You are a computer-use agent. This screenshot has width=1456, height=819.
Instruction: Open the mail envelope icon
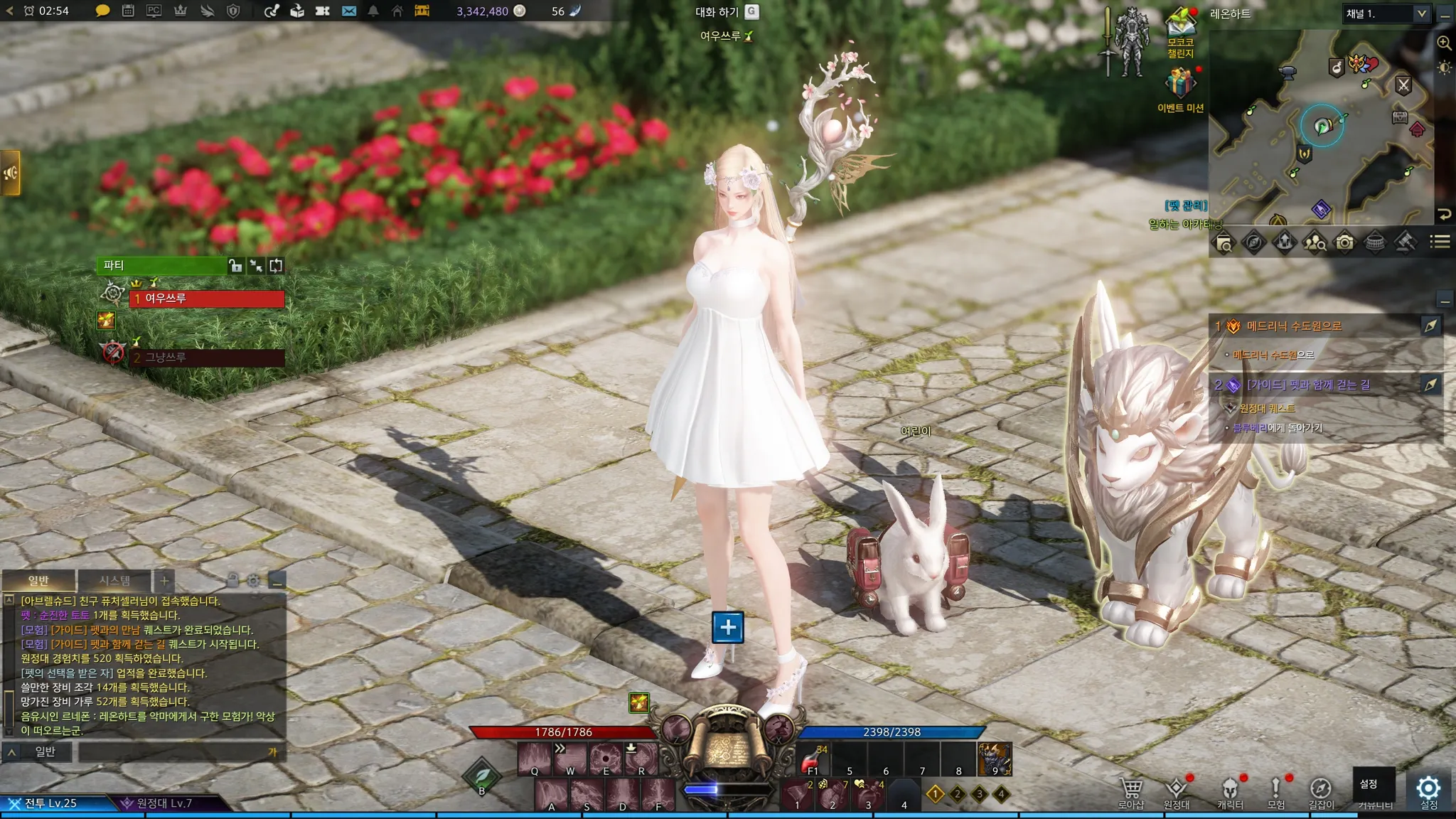(x=348, y=11)
